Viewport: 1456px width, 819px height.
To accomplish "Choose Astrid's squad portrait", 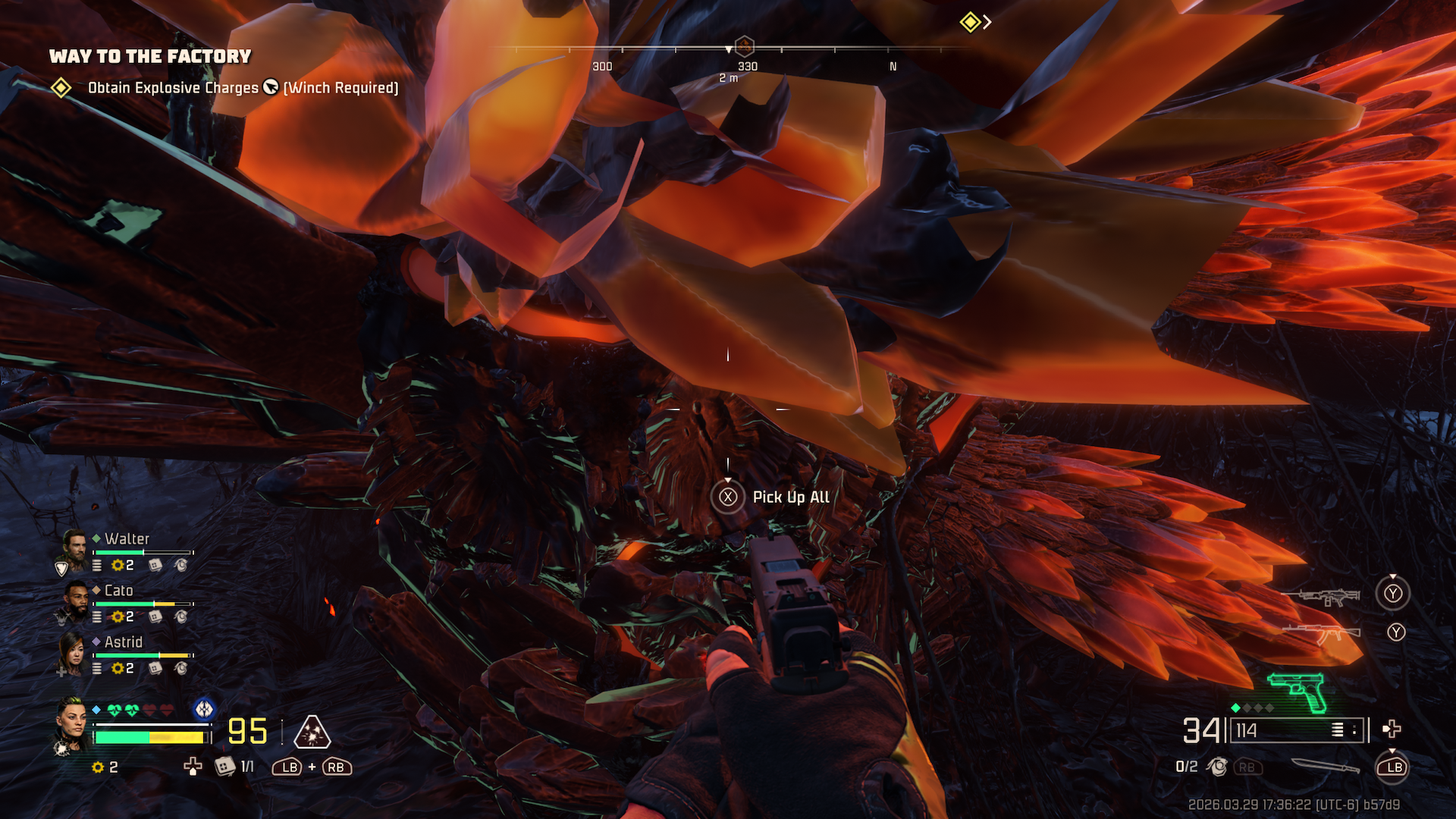I will (x=73, y=652).
